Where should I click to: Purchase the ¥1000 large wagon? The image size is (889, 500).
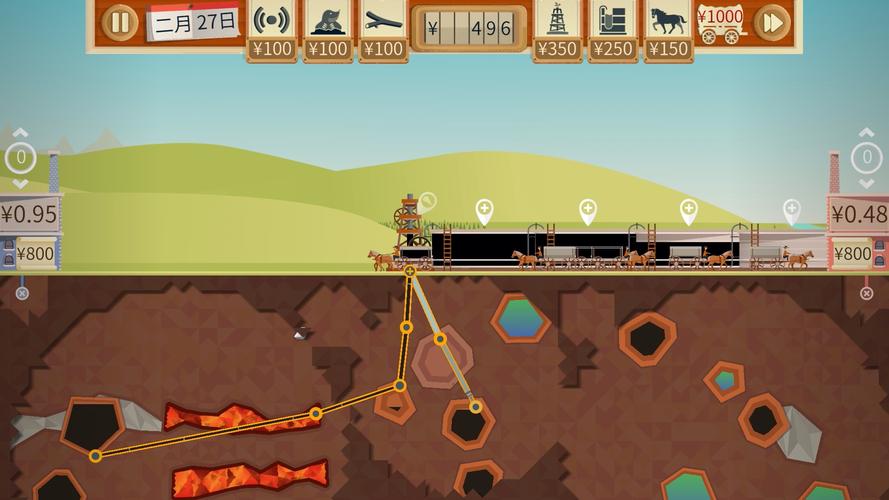coord(721,24)
